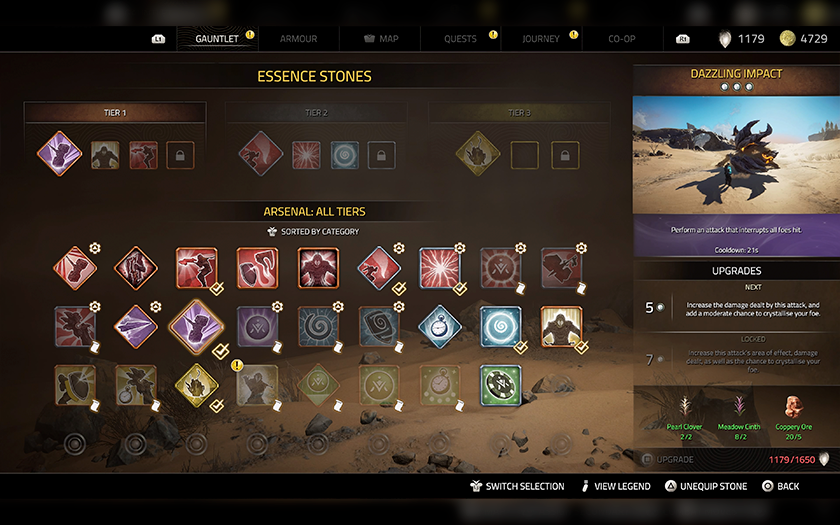
Task: Select the yellow diamond stone in Tier 3
Action: [x=477, y=154]
